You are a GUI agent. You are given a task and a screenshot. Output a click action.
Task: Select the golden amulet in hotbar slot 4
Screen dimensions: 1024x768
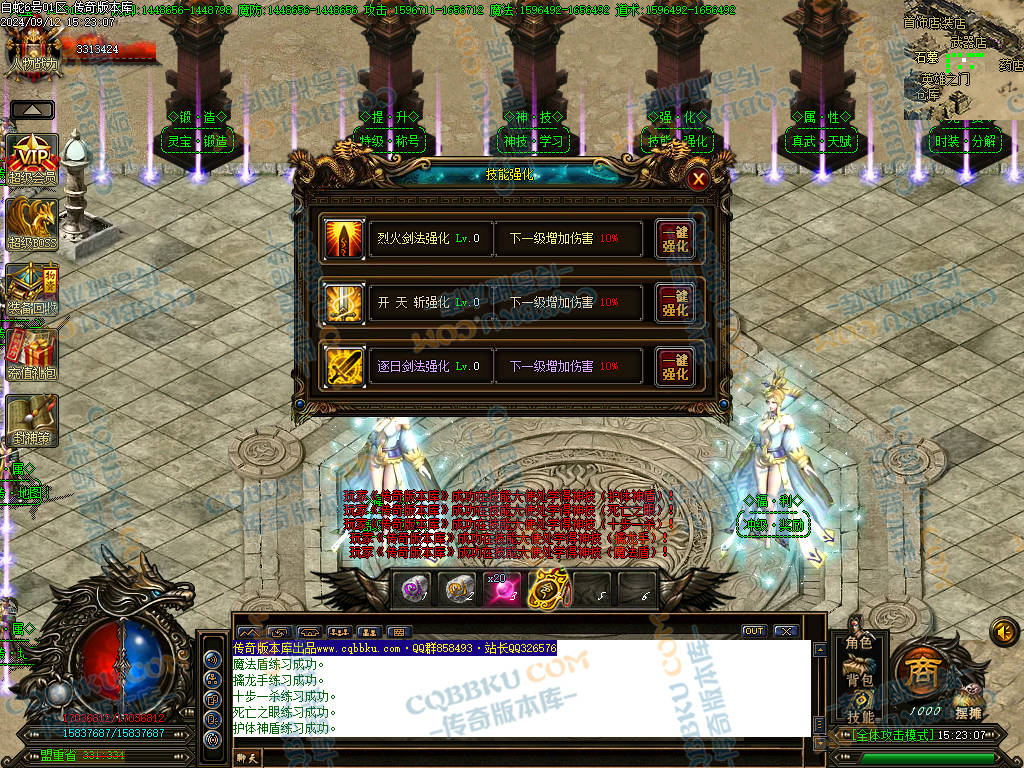(547, 590)
